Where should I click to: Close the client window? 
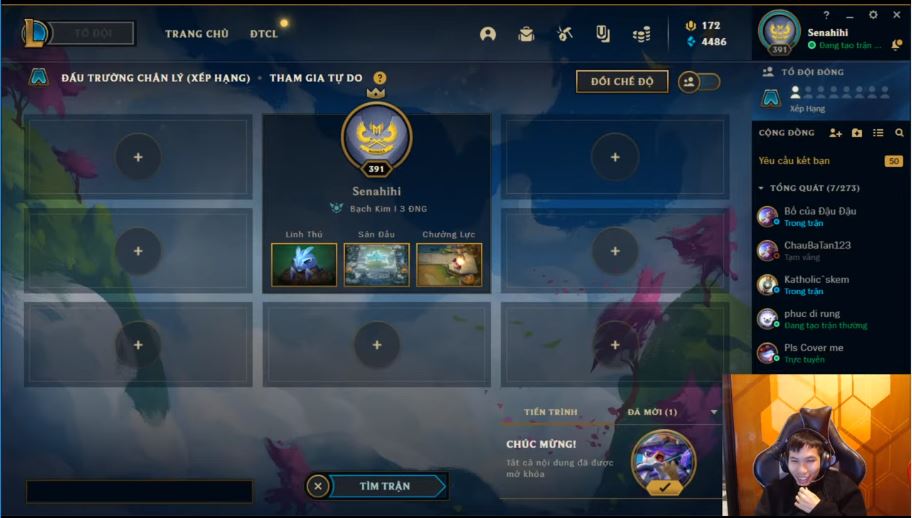pos(897,15)
